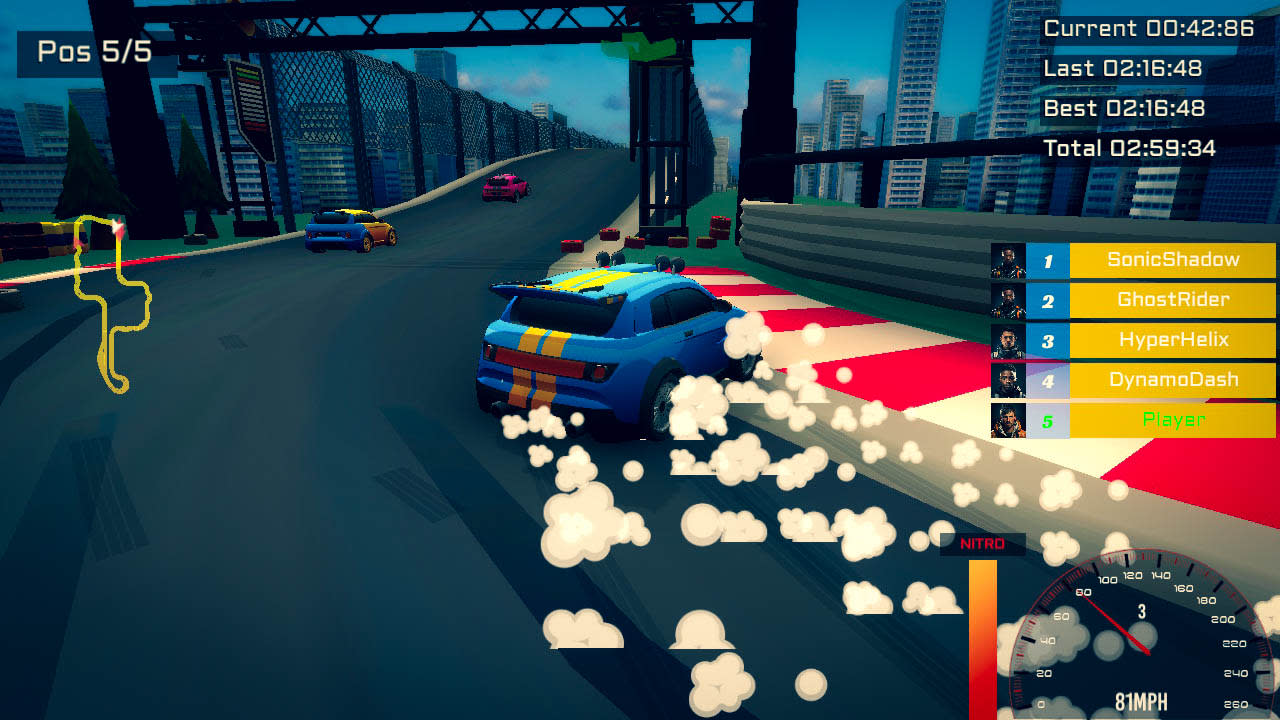Viewport: 1280px width, 720px height.
Task: Click the Total 02:59:34 time display
Action: 1131,148
